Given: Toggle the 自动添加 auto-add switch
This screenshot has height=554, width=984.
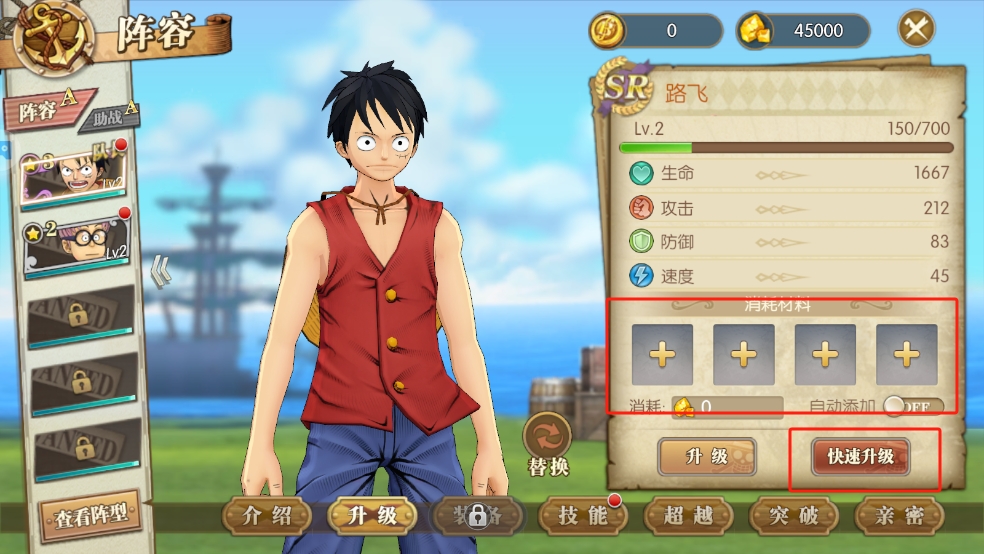Looking at the screenshot, I should 913,407.
